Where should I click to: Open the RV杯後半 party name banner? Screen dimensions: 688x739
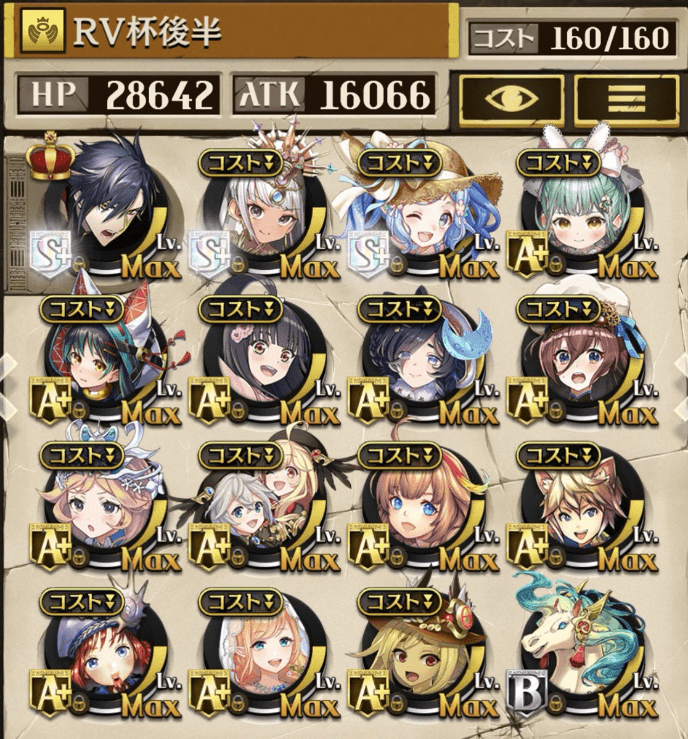coord(232,32)
